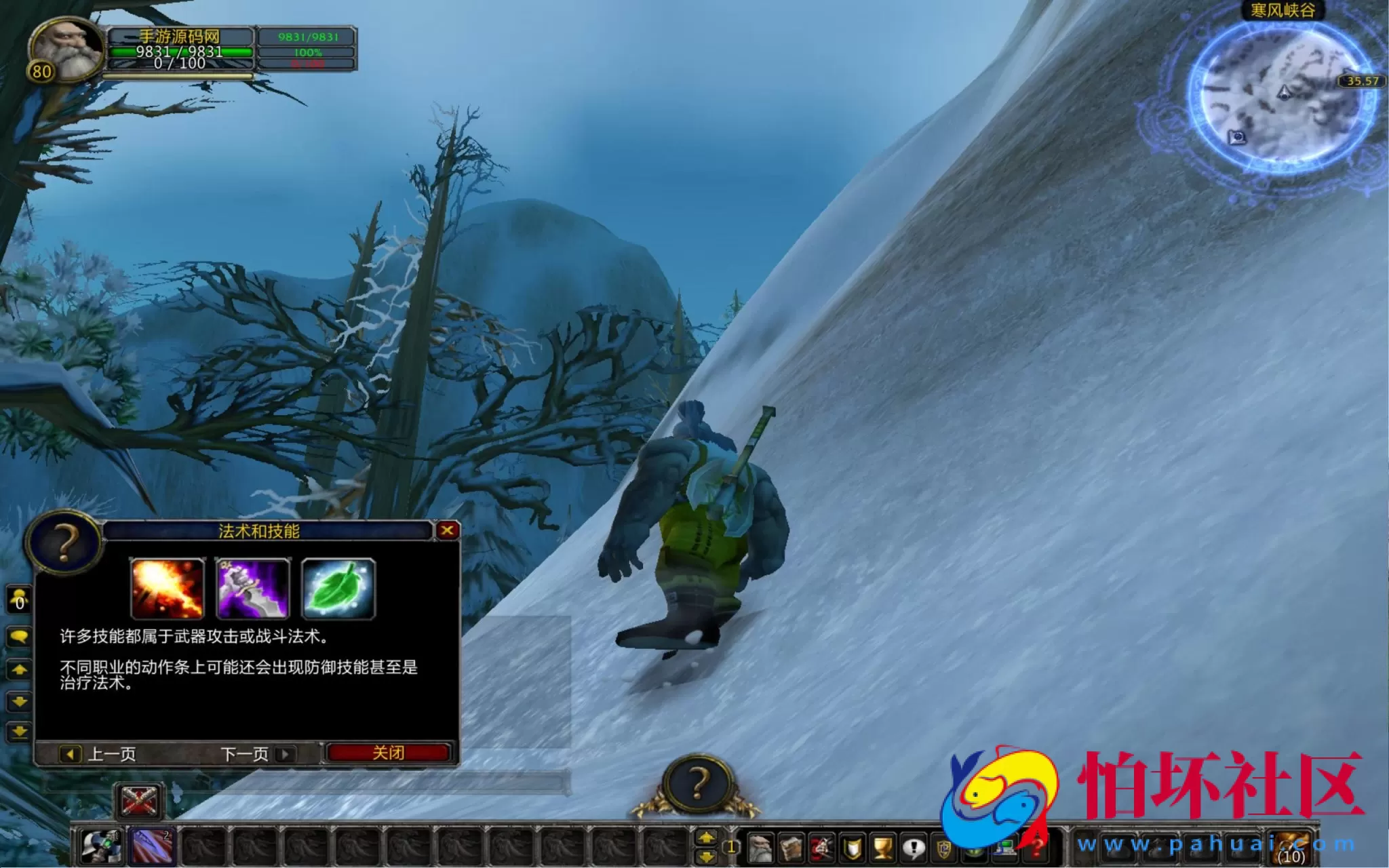Open the red talents icon on the micro-menu
Image resolution: width=1389 pixels, height=868 pixels.
click(x=823, y=848)
